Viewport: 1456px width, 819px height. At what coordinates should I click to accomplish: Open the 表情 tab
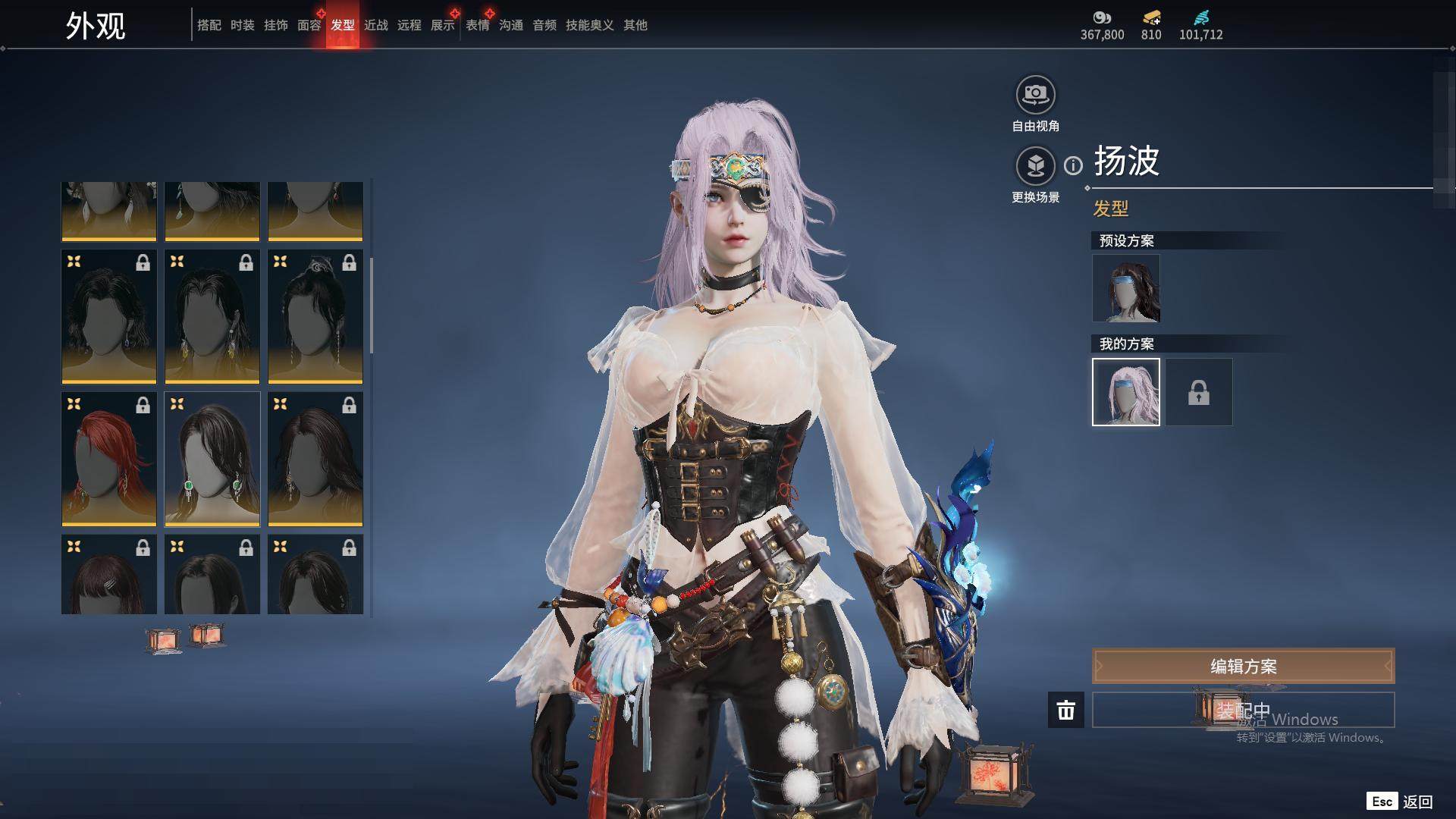477,25
